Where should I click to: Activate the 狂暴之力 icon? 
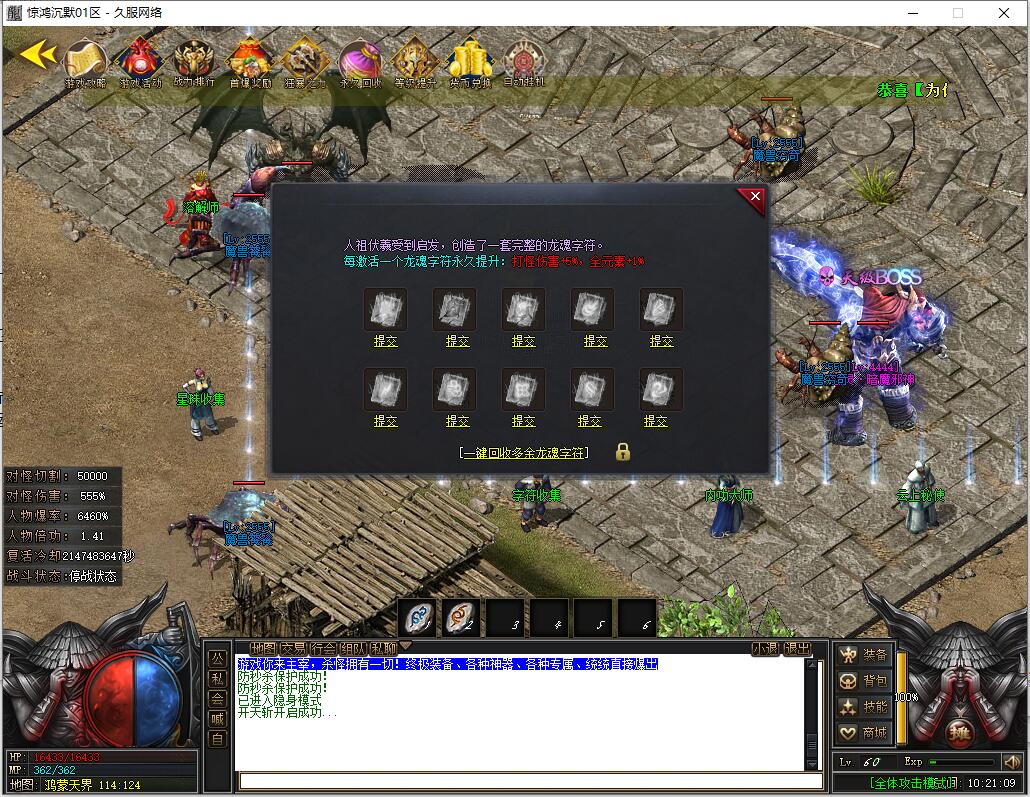pyautogui.click(x=304, y=62)
